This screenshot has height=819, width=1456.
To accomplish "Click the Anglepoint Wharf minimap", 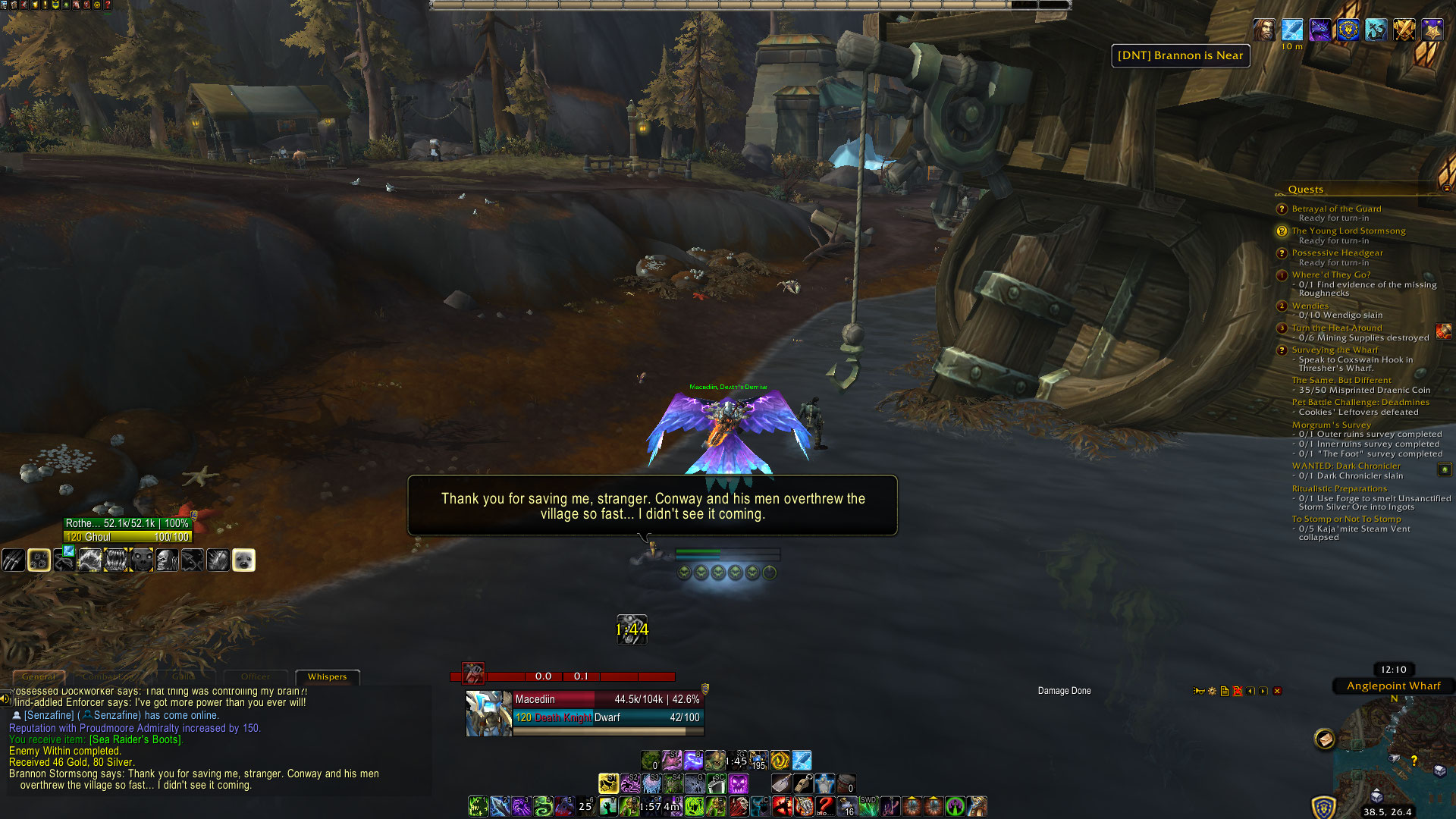I will pos(1395,758).
